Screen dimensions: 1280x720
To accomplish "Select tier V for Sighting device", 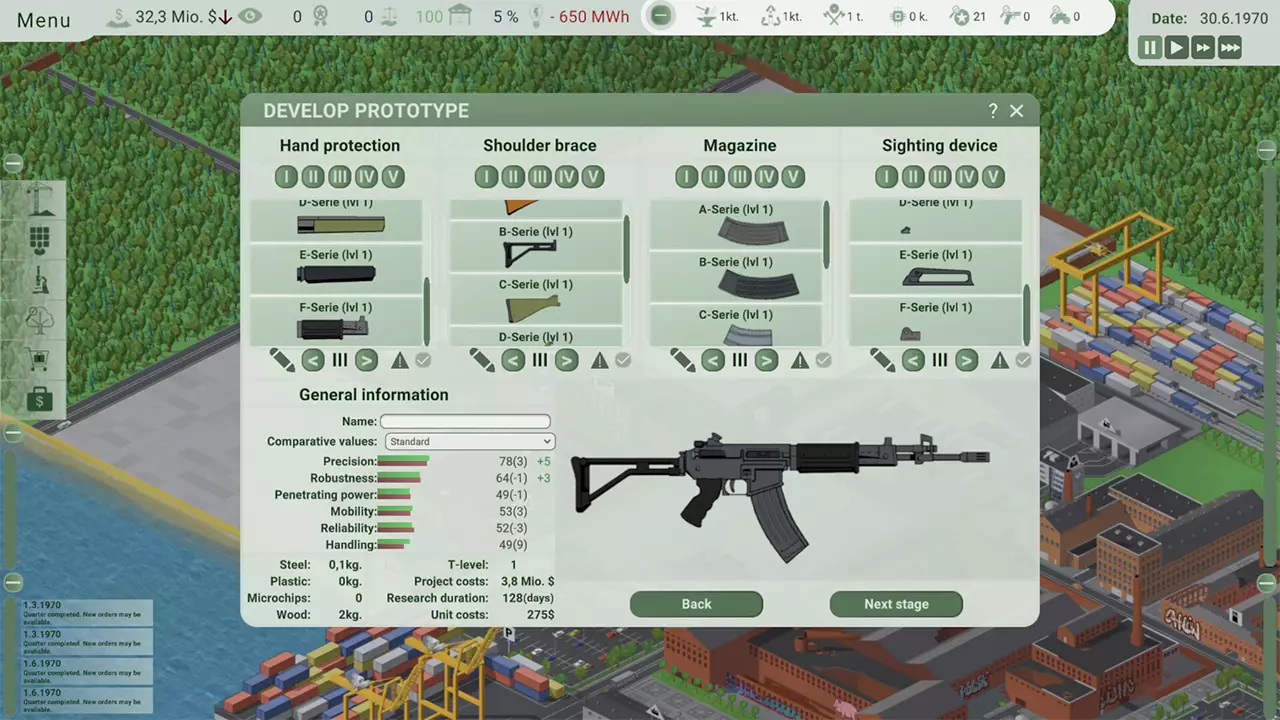I will (x=992, y=176).
